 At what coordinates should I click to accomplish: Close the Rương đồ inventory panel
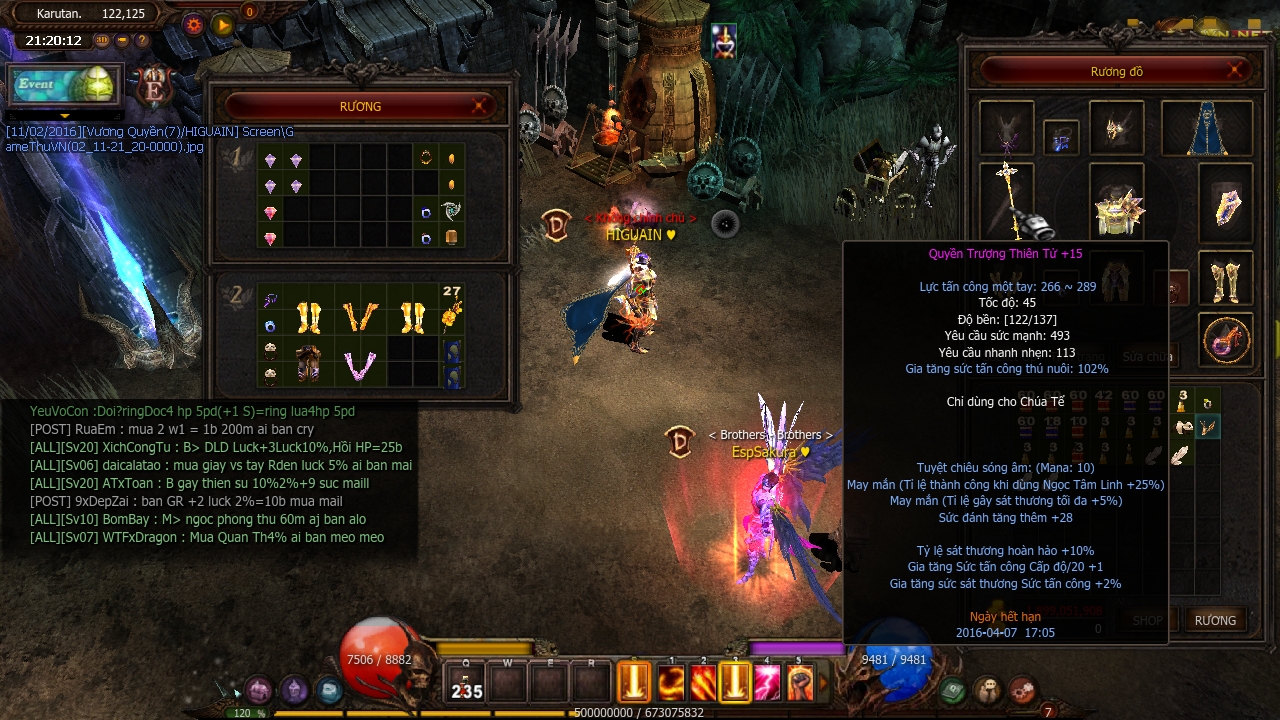(1236, 70)
